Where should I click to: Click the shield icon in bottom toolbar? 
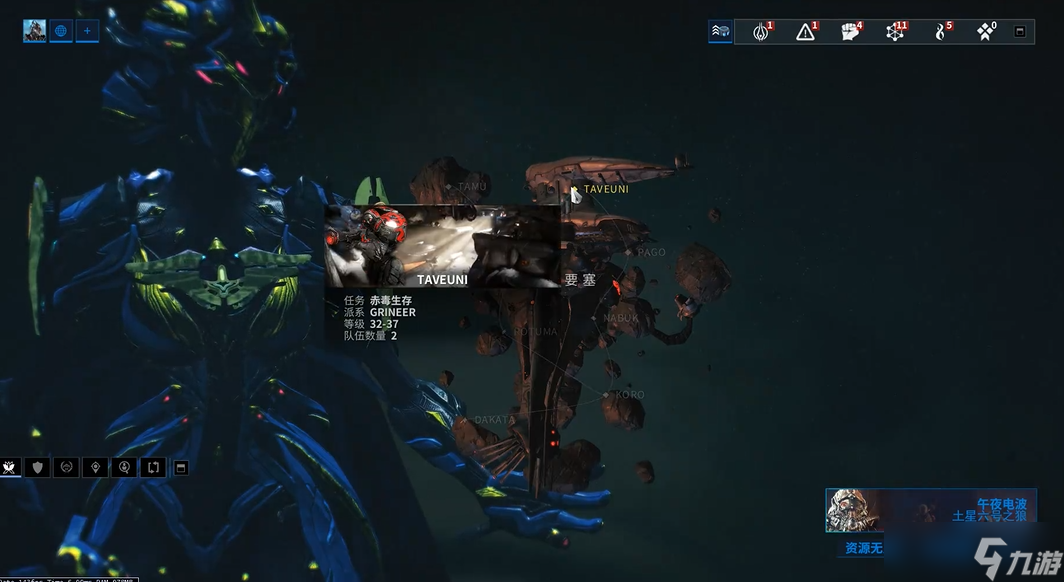[38, 467]
